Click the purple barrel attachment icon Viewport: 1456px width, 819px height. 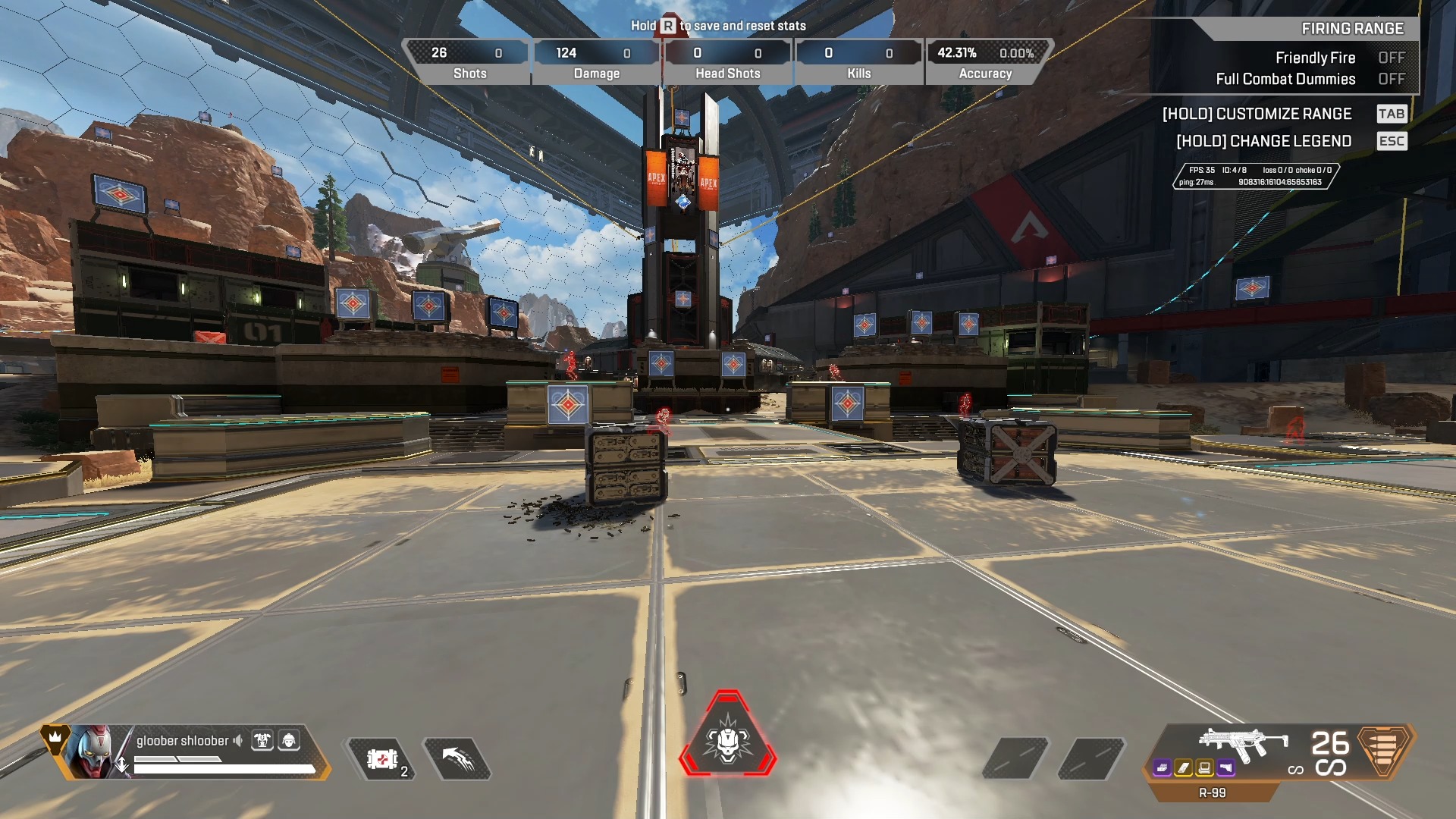[x=1163, y=768]
